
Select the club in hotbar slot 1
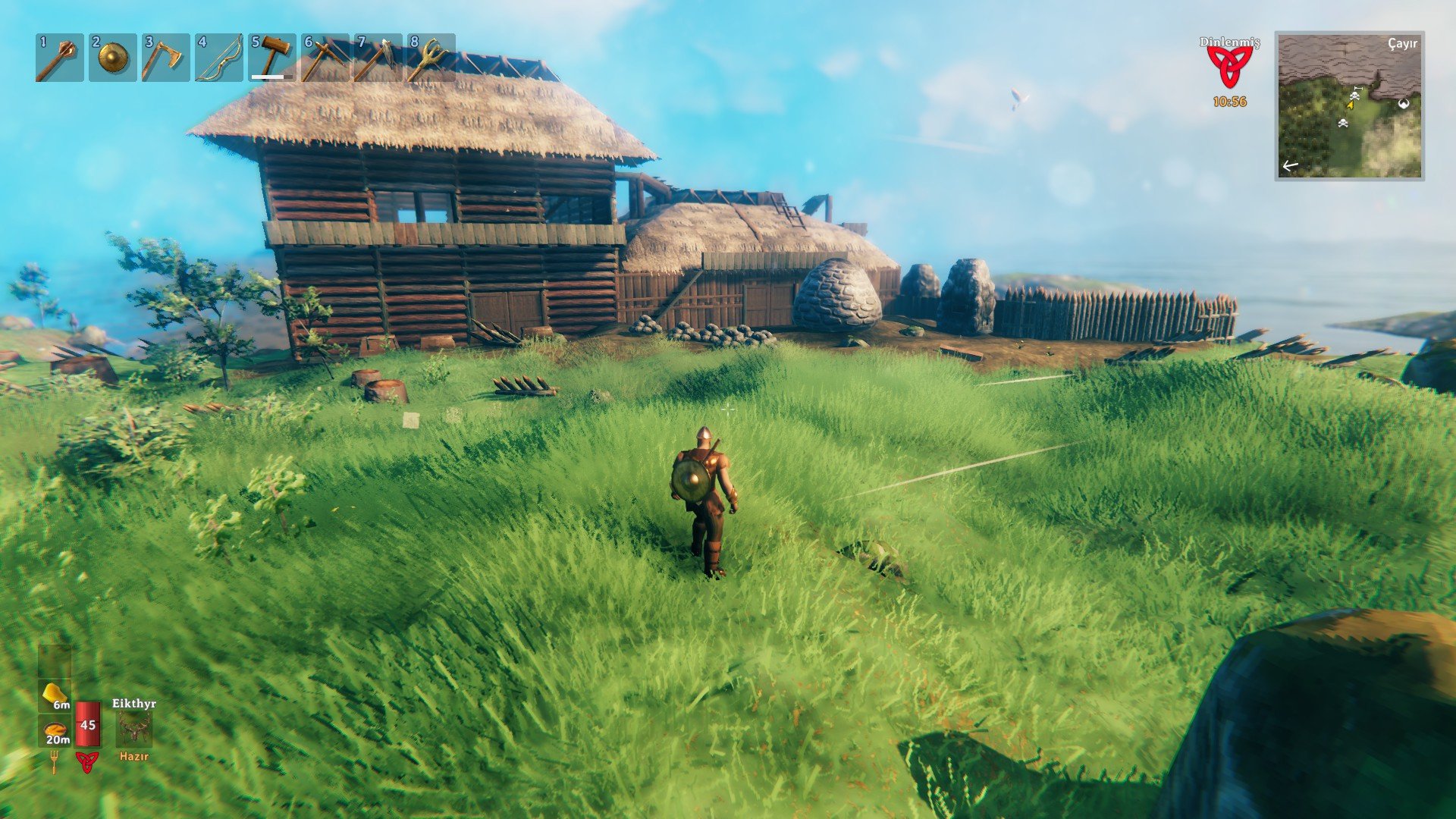59,58
